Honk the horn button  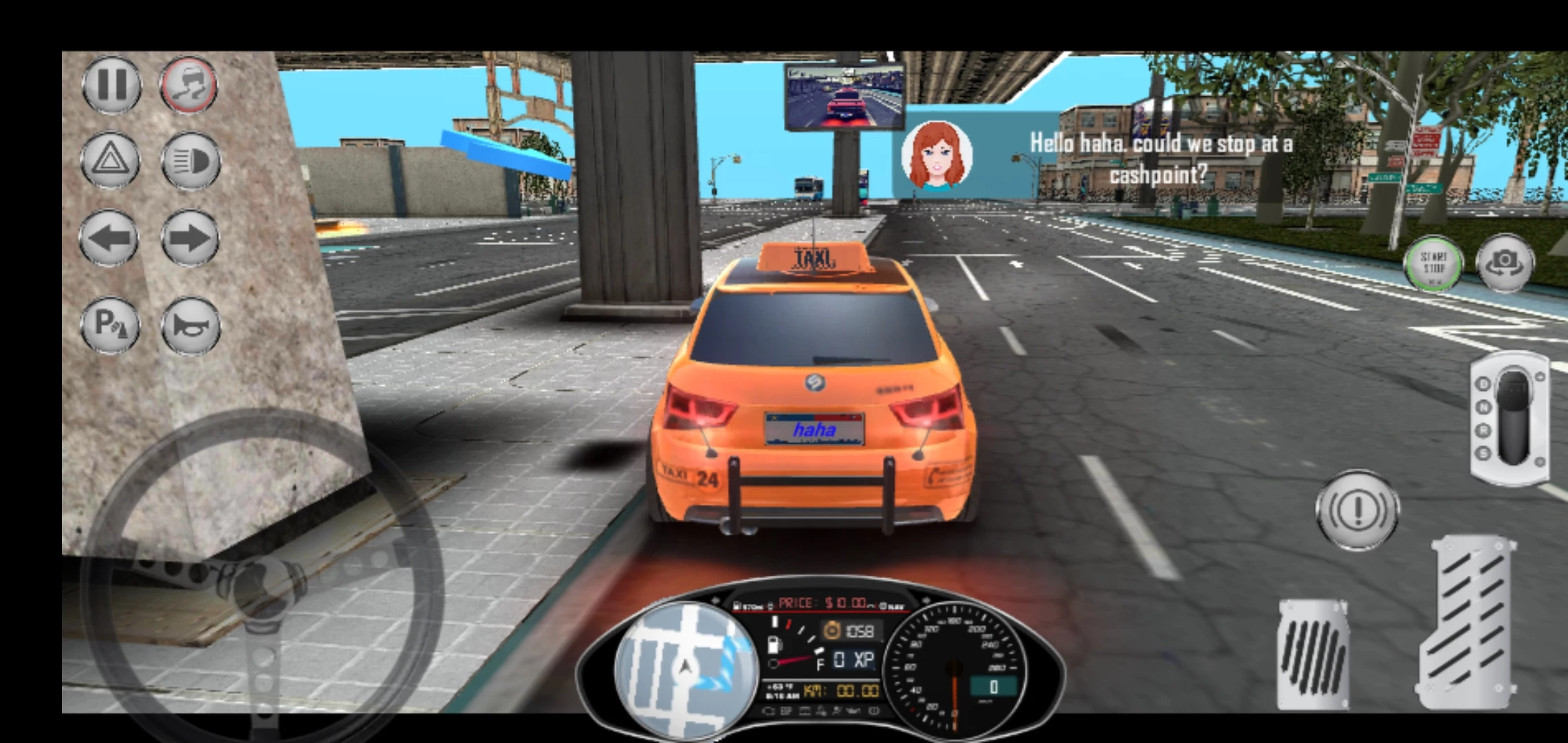pyautogui.click(x=190, y=324)
